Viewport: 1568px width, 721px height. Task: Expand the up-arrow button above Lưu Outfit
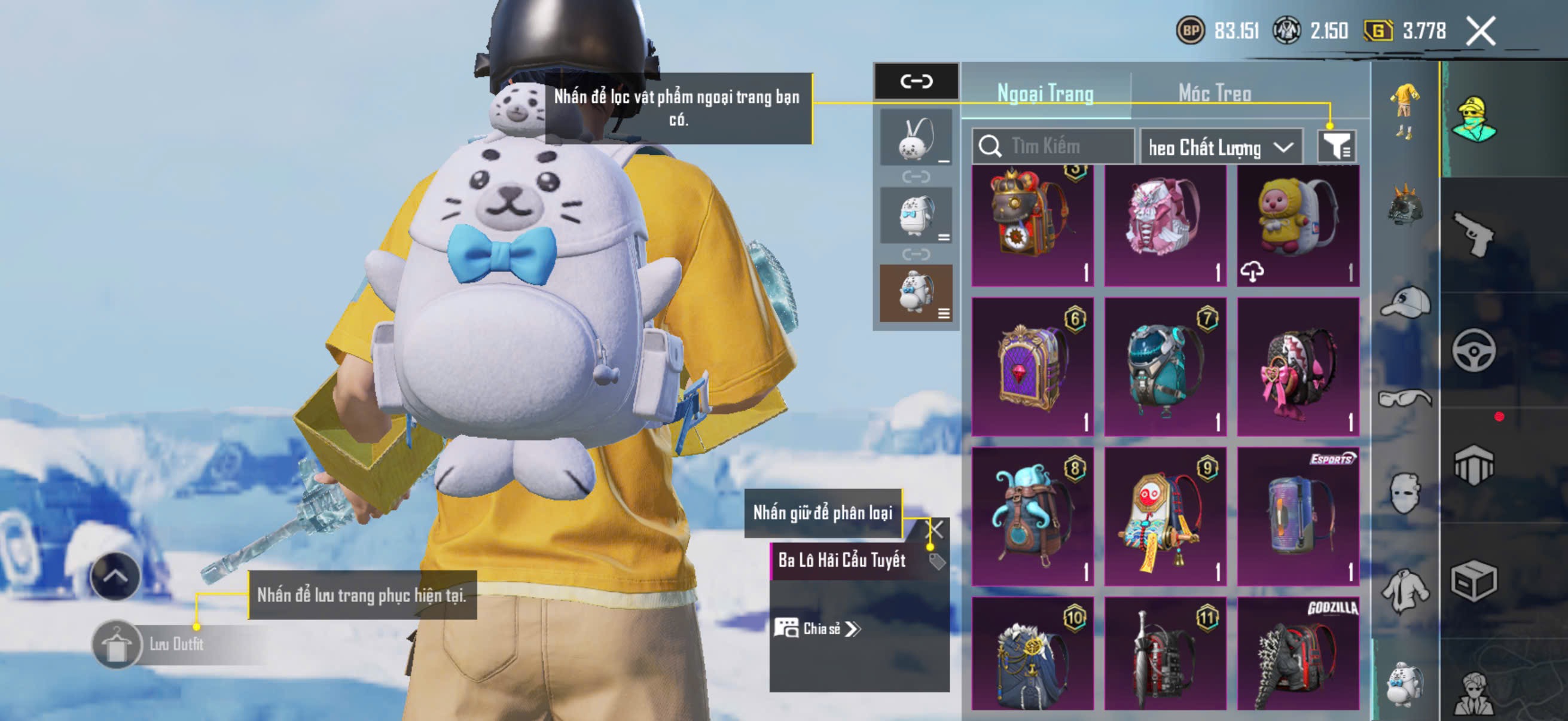(x=115, y=576)
